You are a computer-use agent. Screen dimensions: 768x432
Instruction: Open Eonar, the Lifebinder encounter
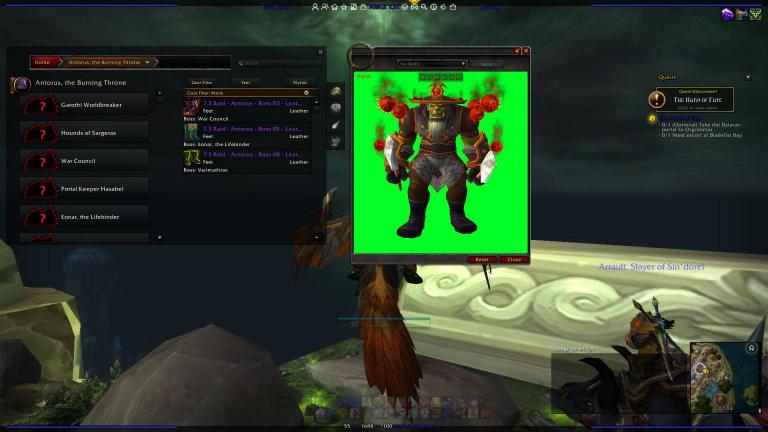click(x=84, y=214)
